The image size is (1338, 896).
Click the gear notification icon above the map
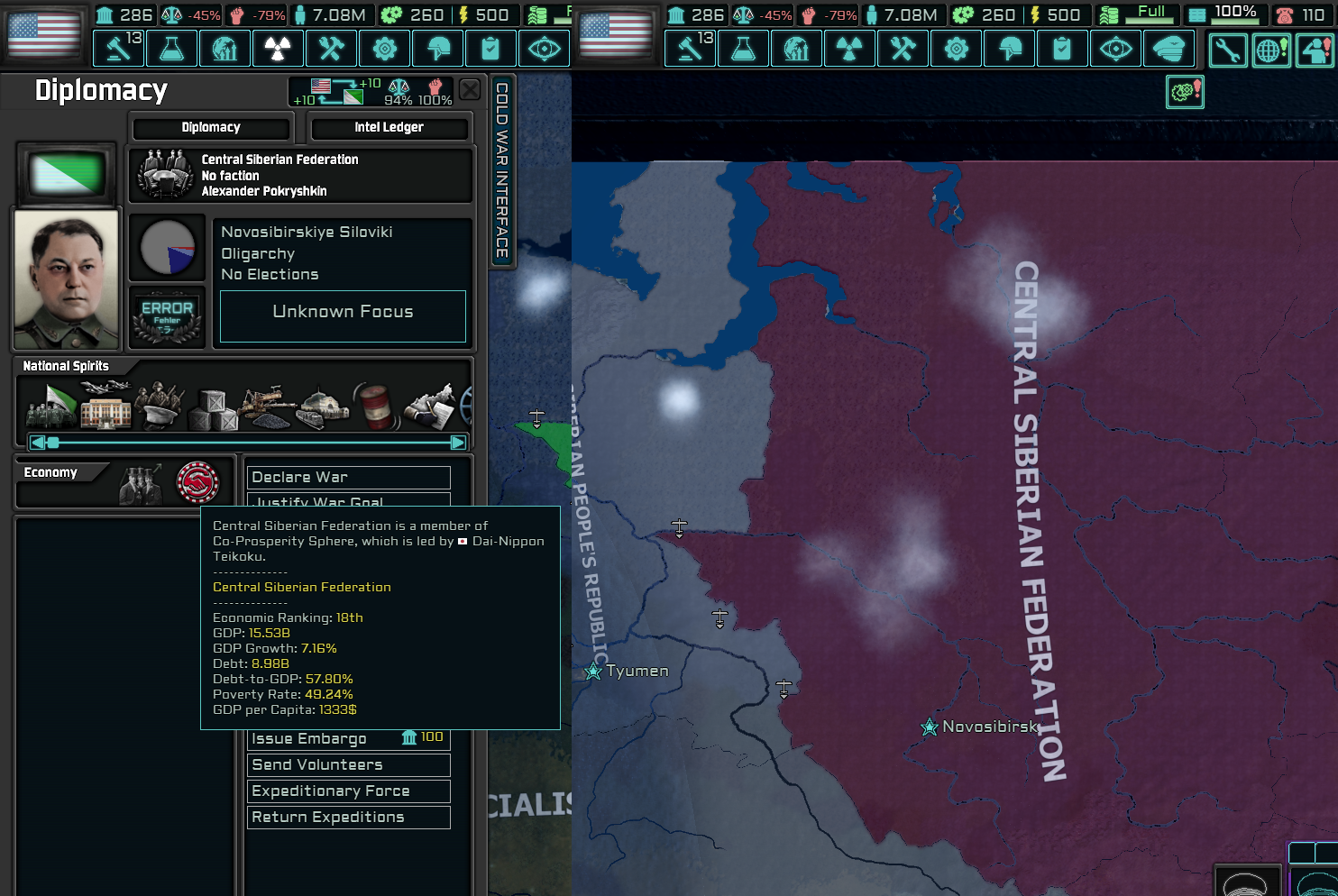(x=1185, y=91)
